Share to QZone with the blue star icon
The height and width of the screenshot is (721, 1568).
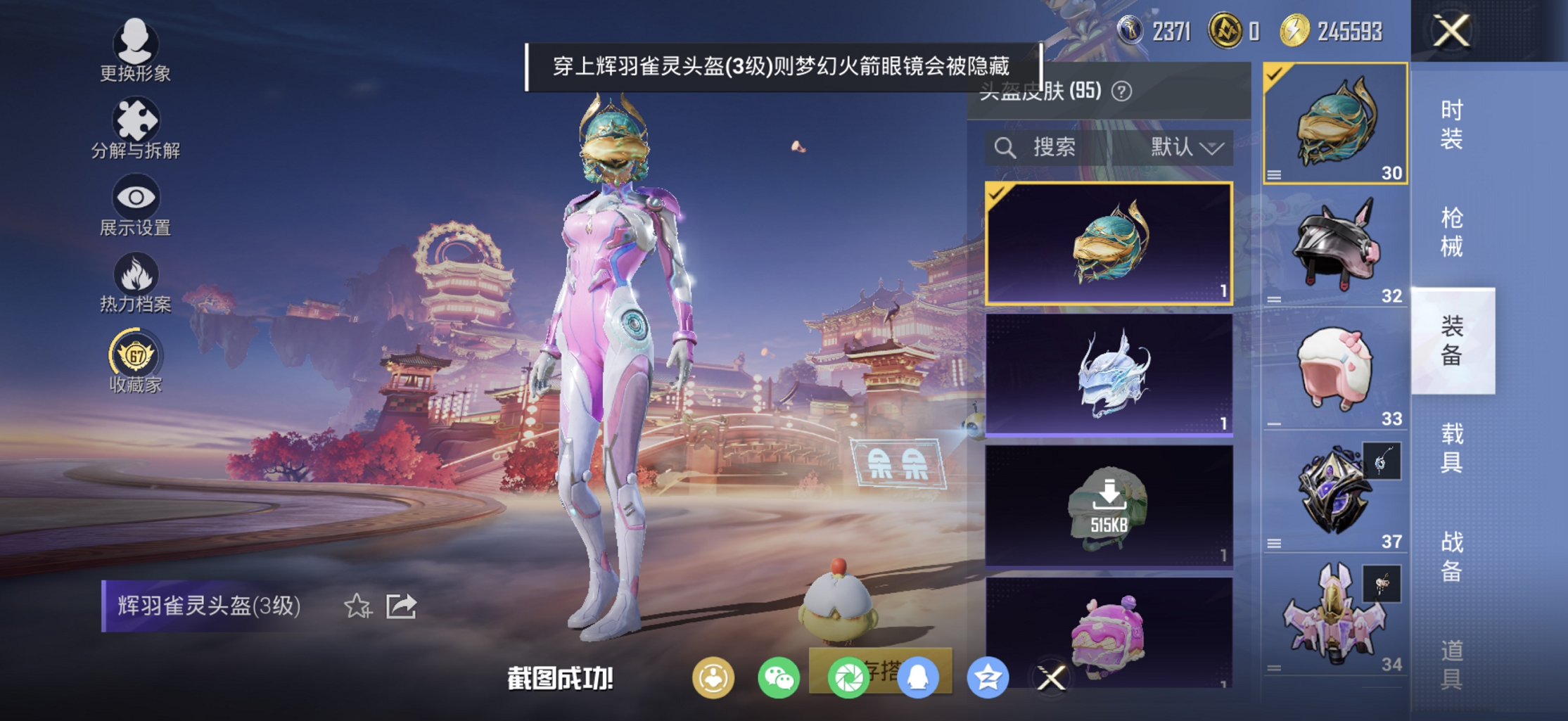pyautogui.click(x=986, y=676)
